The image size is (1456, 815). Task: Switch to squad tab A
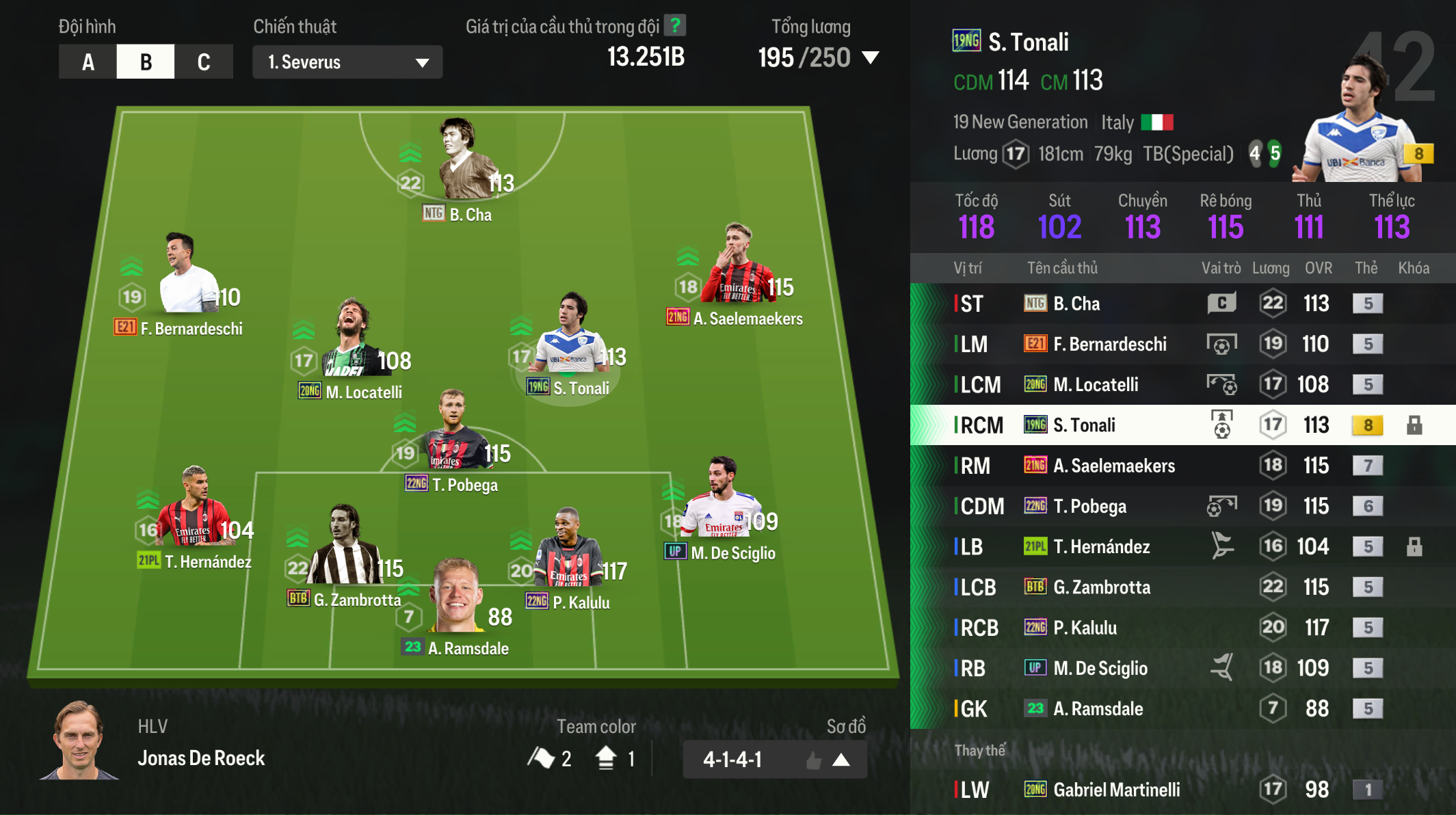(88, 62)
